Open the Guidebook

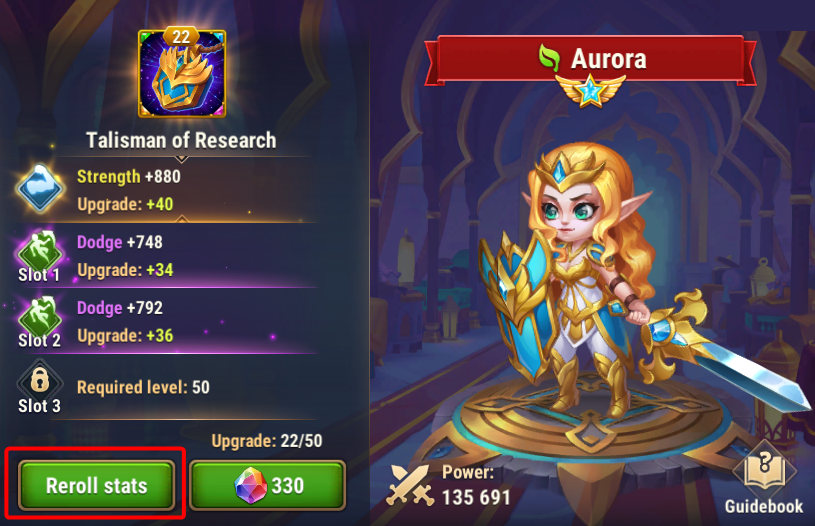[x=764, y=476]
